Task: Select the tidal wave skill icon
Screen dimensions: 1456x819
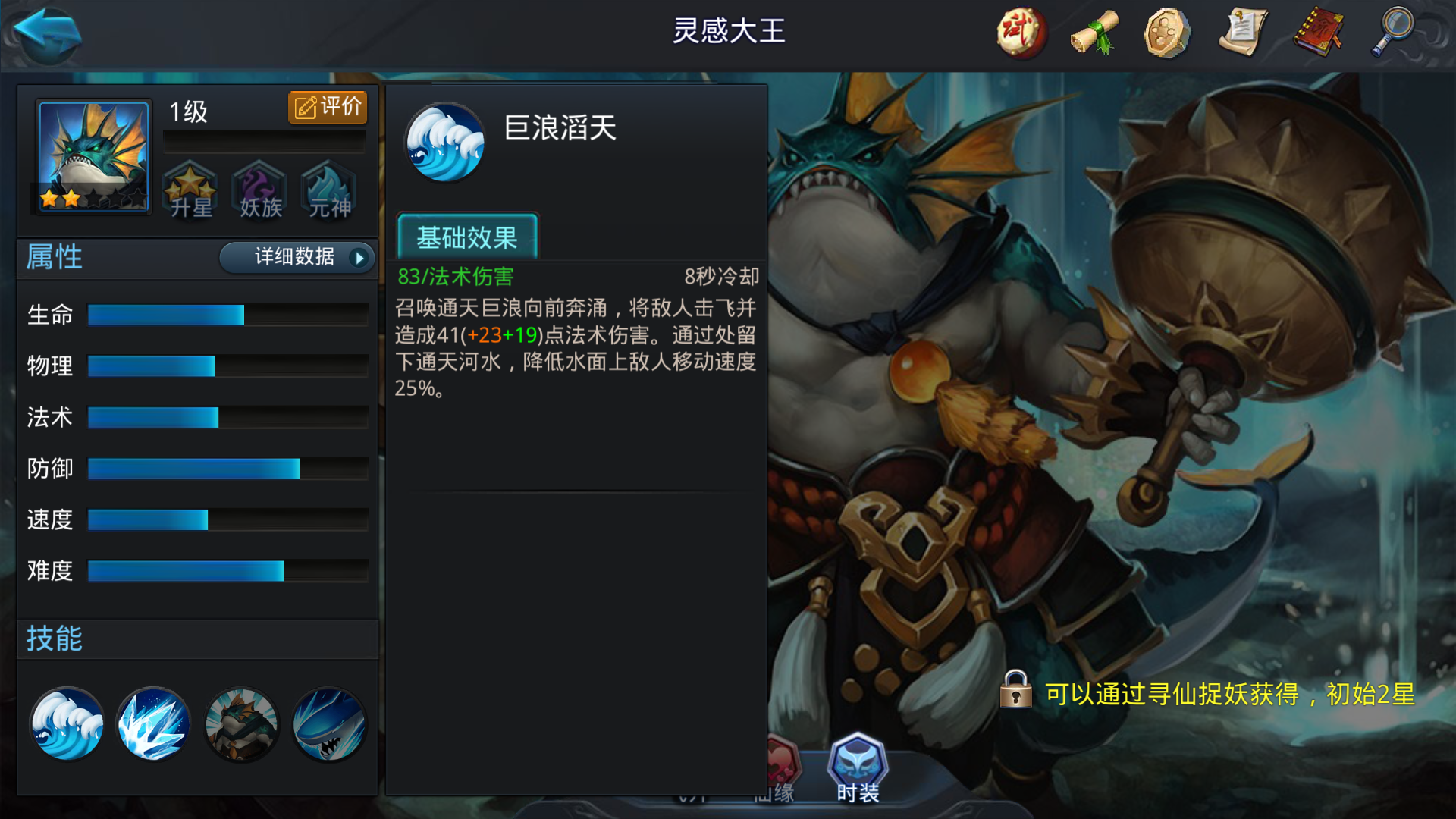Action: tap(67, 724)
